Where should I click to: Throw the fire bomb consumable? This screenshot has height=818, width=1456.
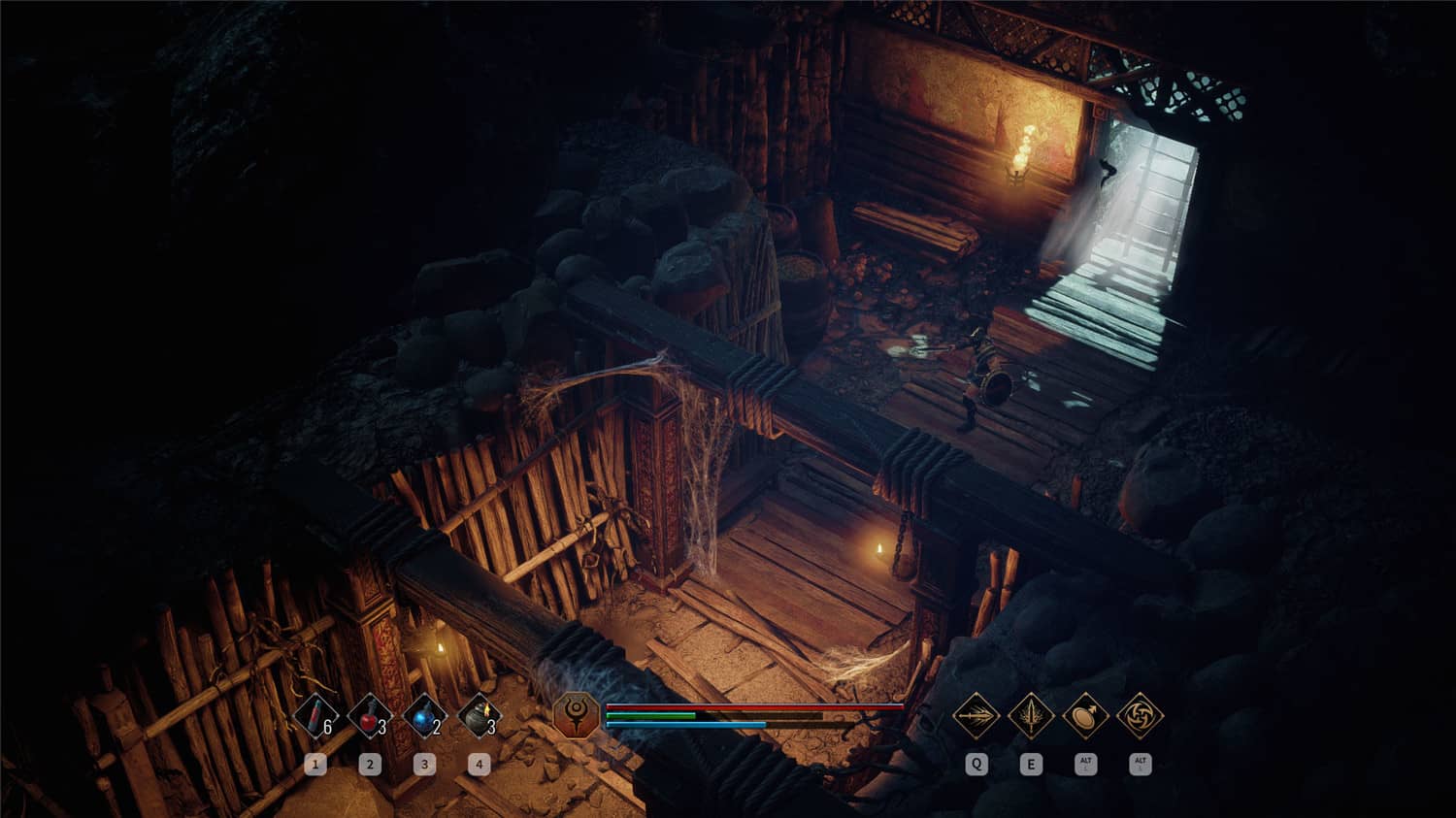[479, 716]
